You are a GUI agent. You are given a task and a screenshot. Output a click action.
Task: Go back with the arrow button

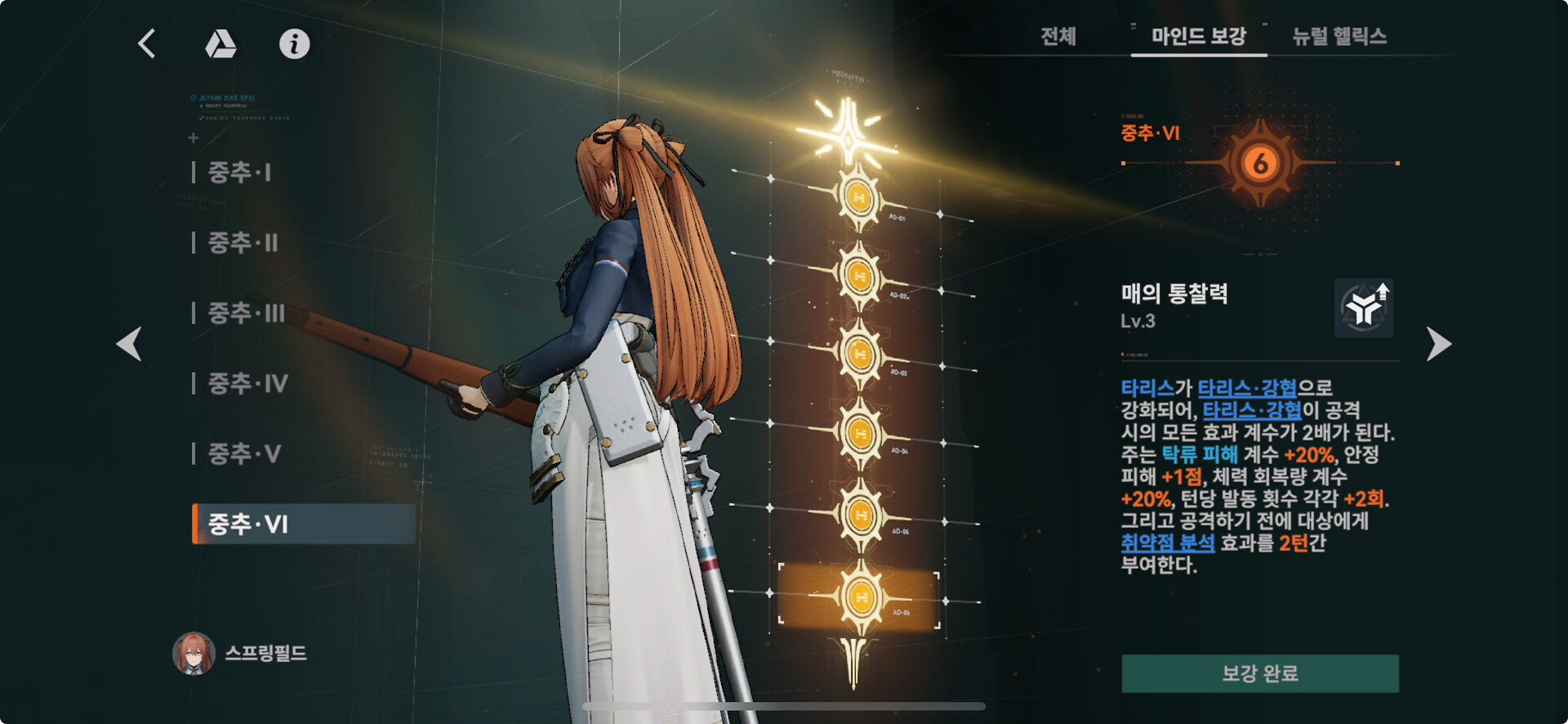click(x=147, y=43)
